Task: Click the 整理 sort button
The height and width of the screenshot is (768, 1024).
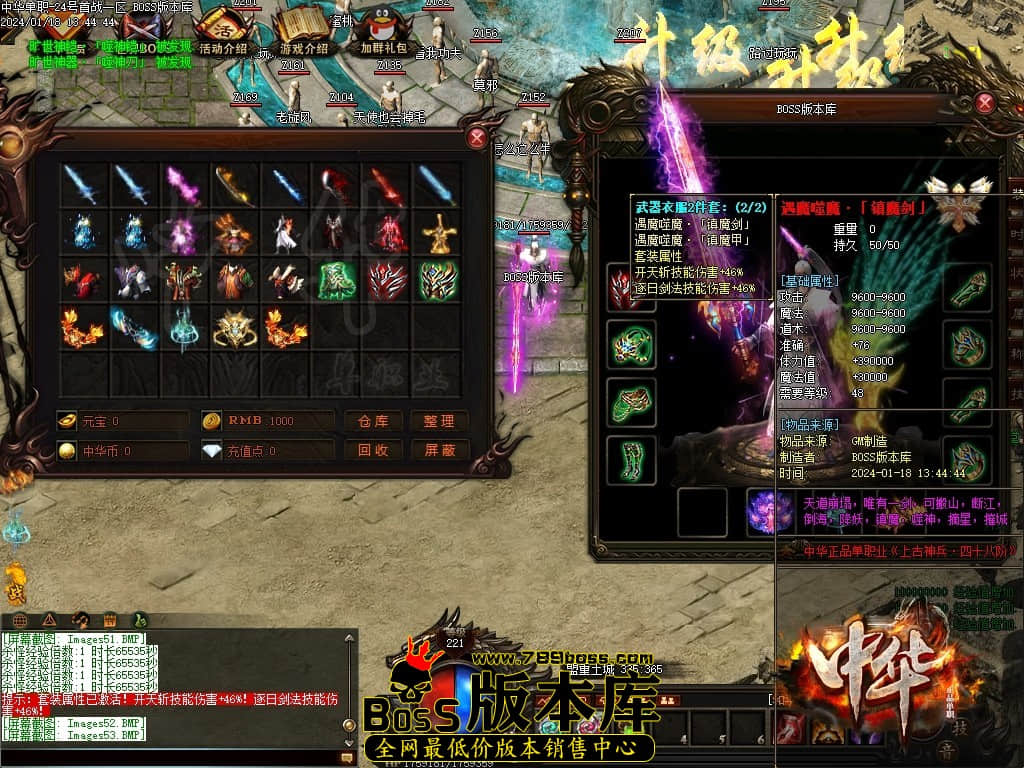Action: [x=439, y=422]
